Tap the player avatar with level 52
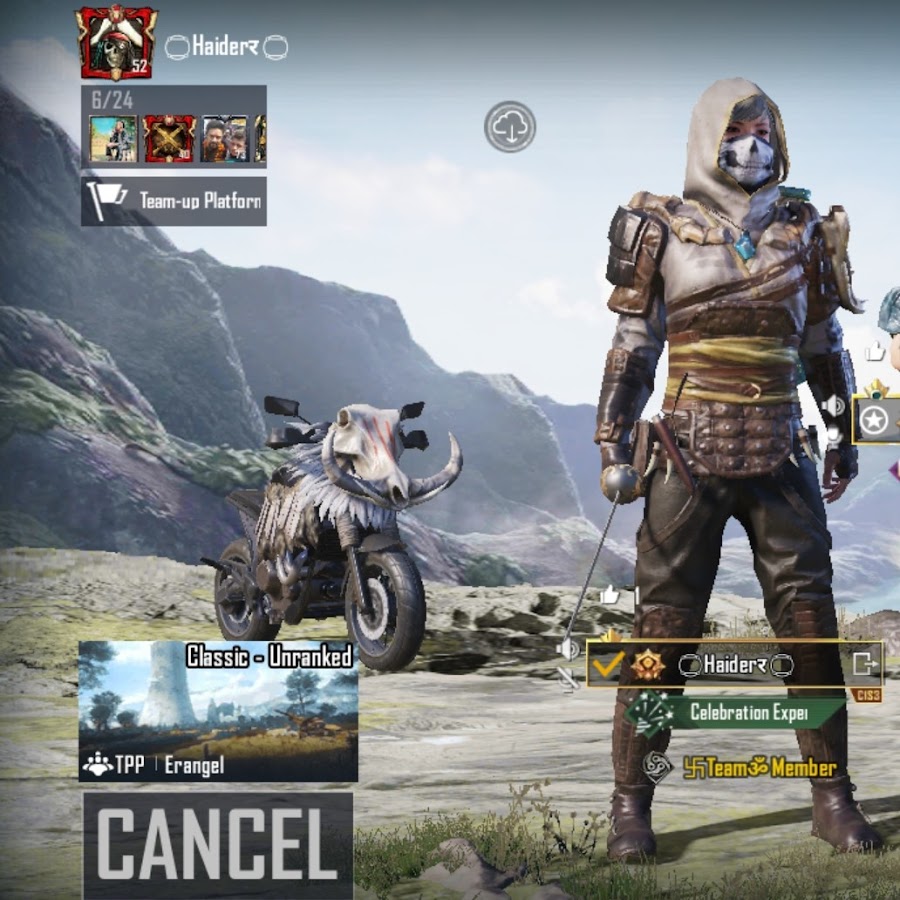Screen dimensions: 900x900 tap(117, 43)
